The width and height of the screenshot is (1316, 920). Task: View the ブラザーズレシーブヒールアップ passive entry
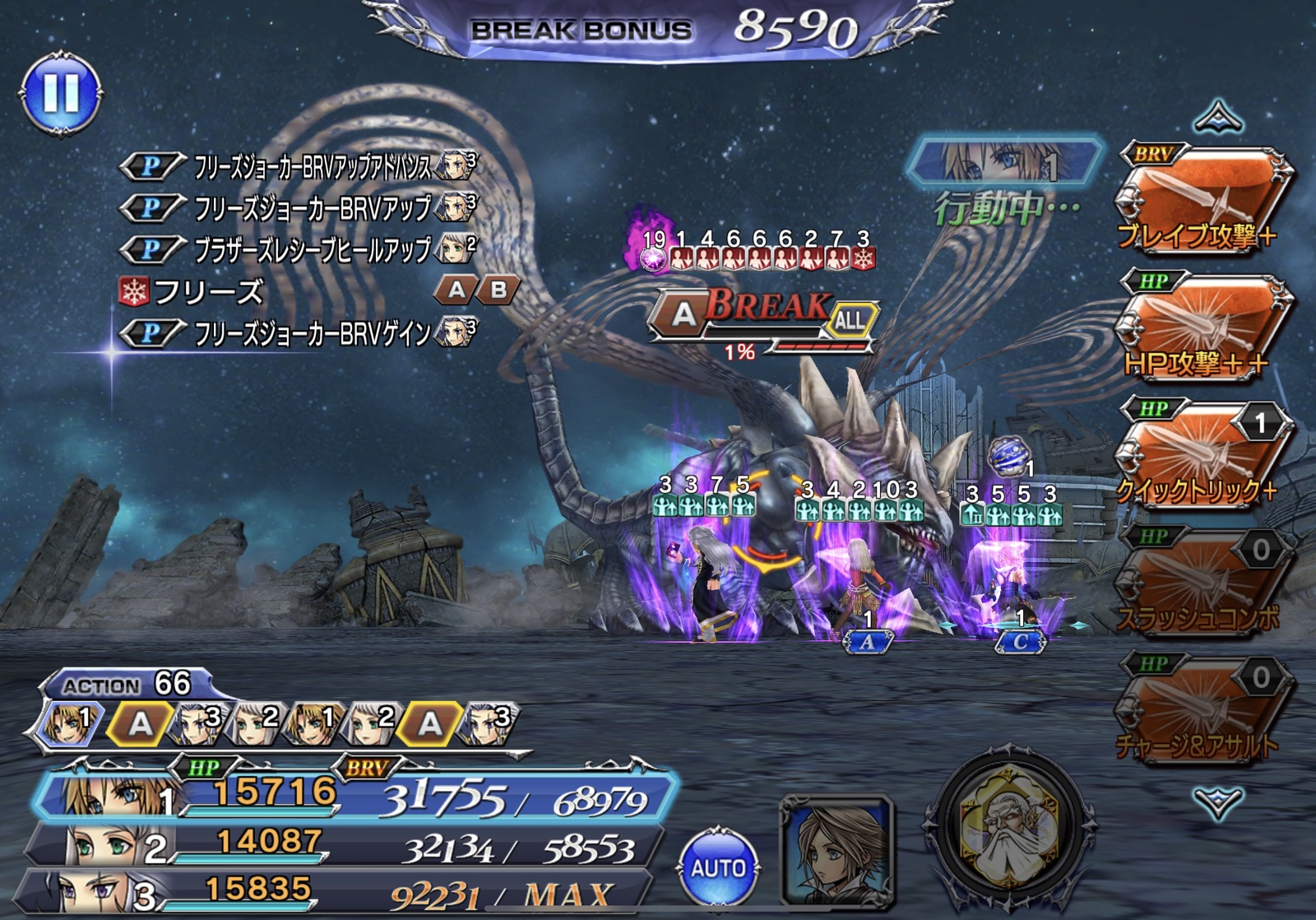click(x=313, y=249)
